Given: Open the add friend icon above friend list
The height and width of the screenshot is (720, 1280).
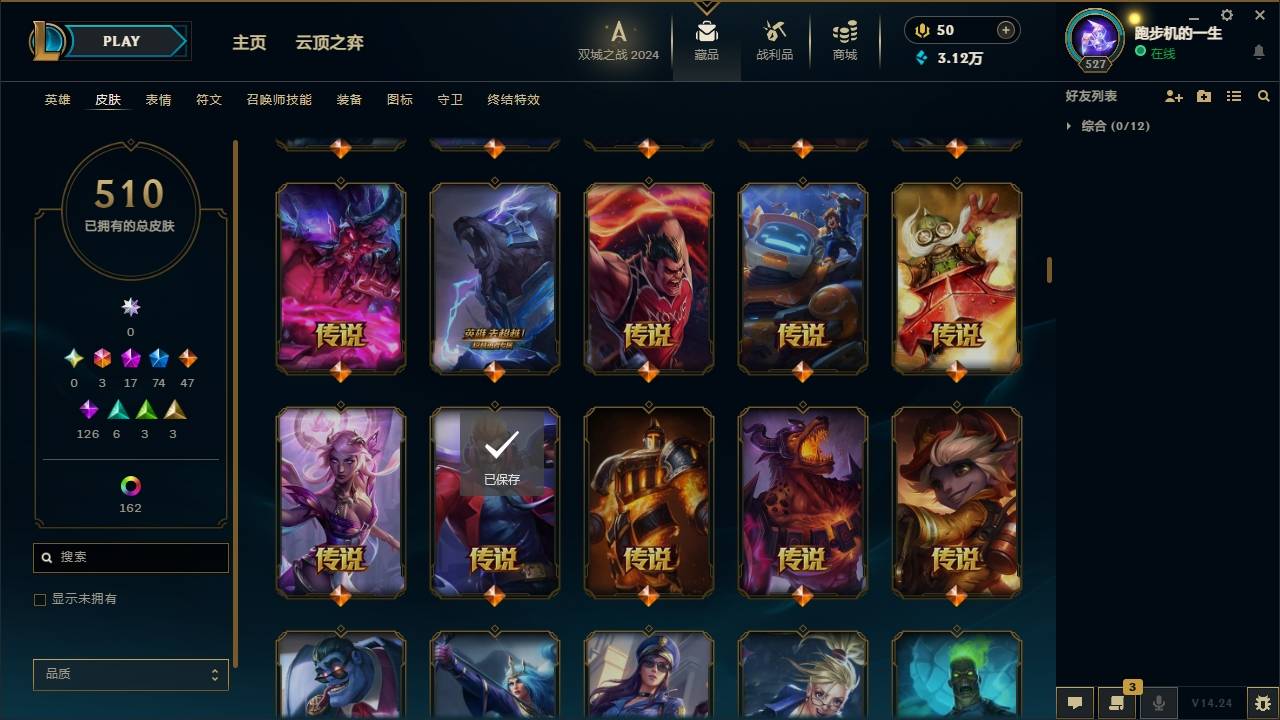Looking at the screenshot, I should pos(1174,95).
